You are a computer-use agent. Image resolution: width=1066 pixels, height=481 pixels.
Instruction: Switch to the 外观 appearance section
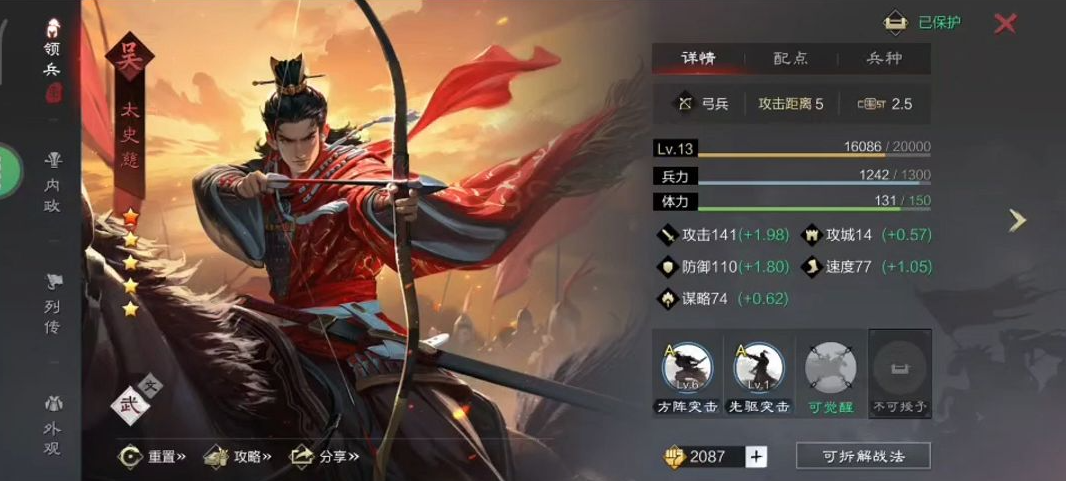pos(53,423)
